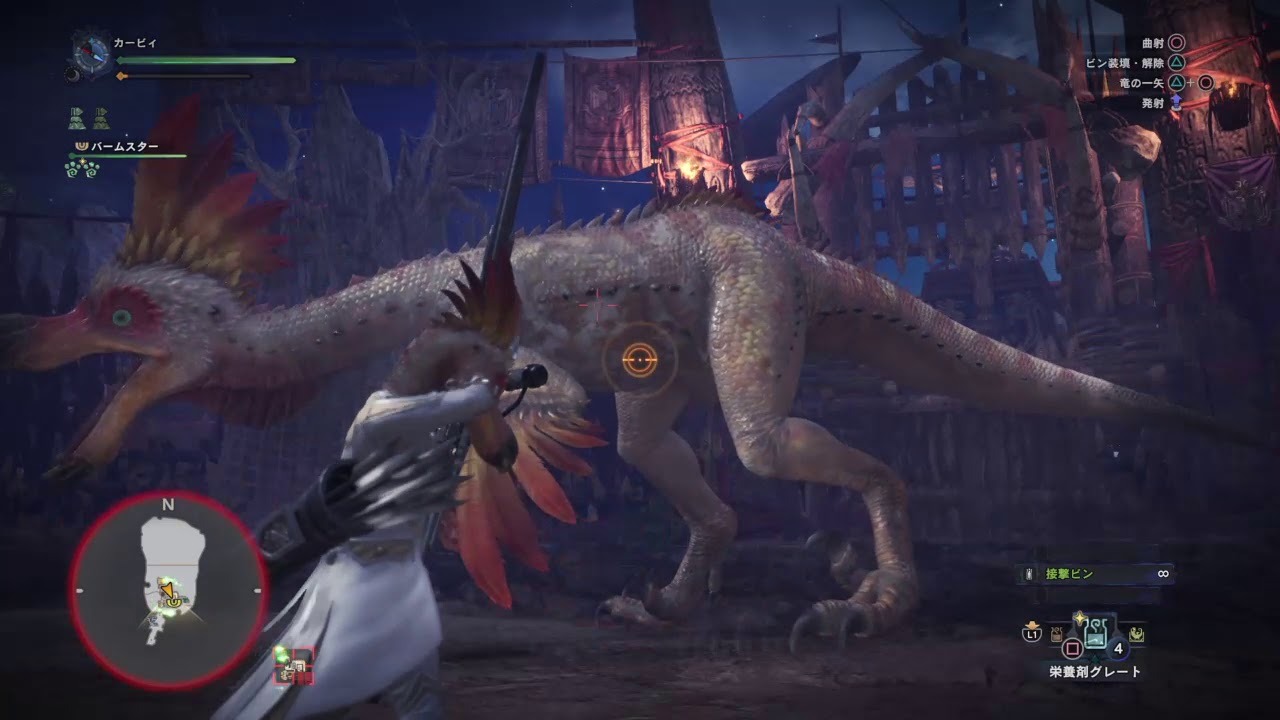
Task: Click the crescent moon night indicator
Action: [73, 74]
